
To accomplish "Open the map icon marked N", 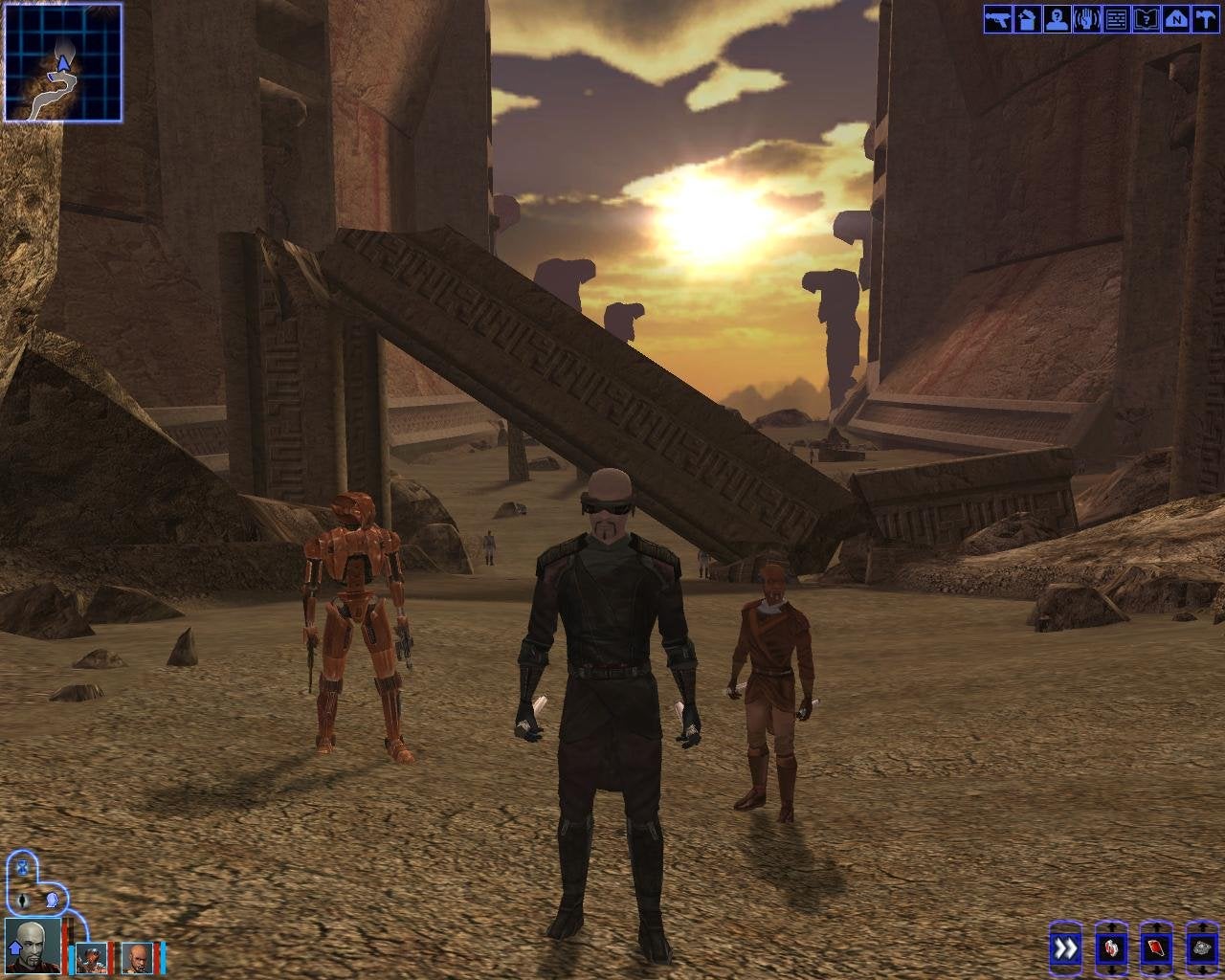I will [1176, 19].
